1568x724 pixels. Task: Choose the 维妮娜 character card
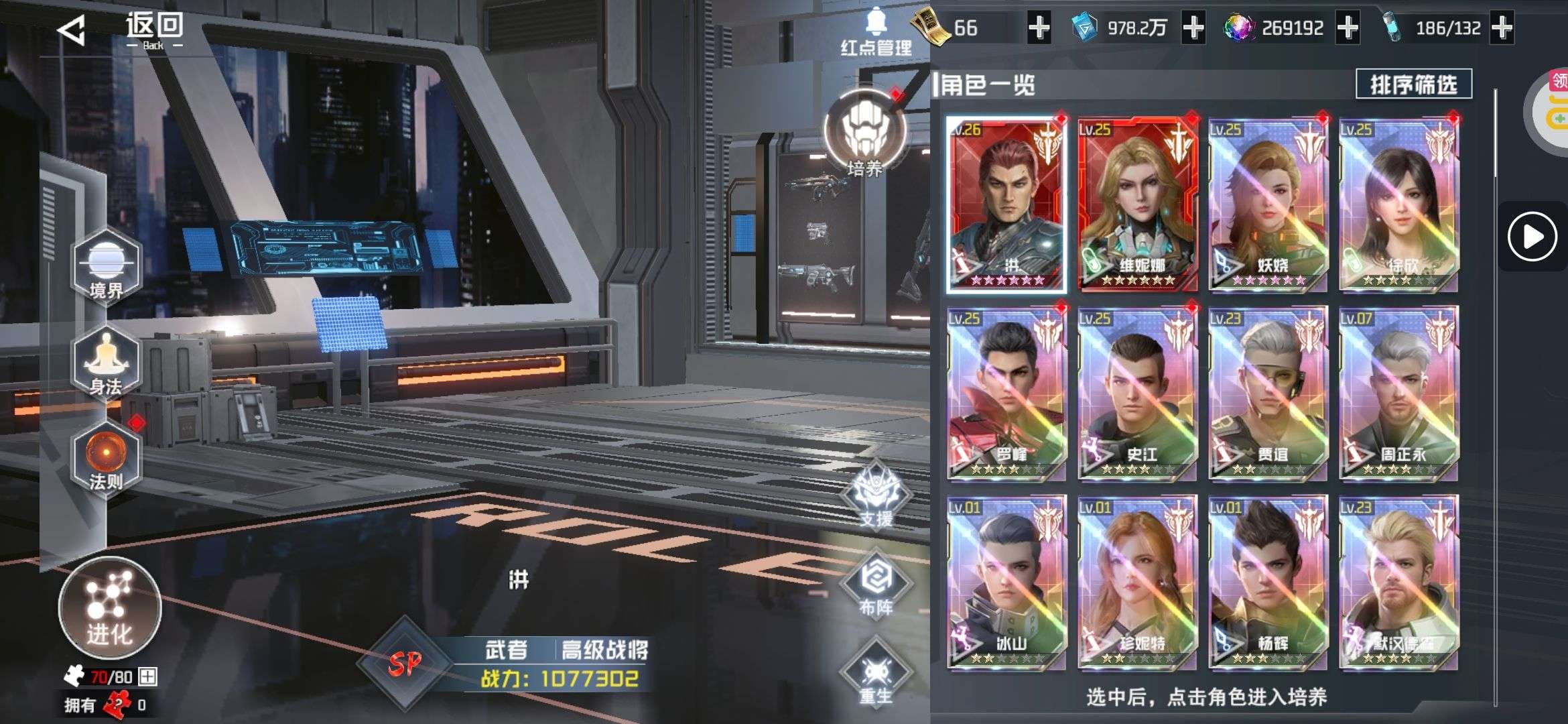point(1137,204)
